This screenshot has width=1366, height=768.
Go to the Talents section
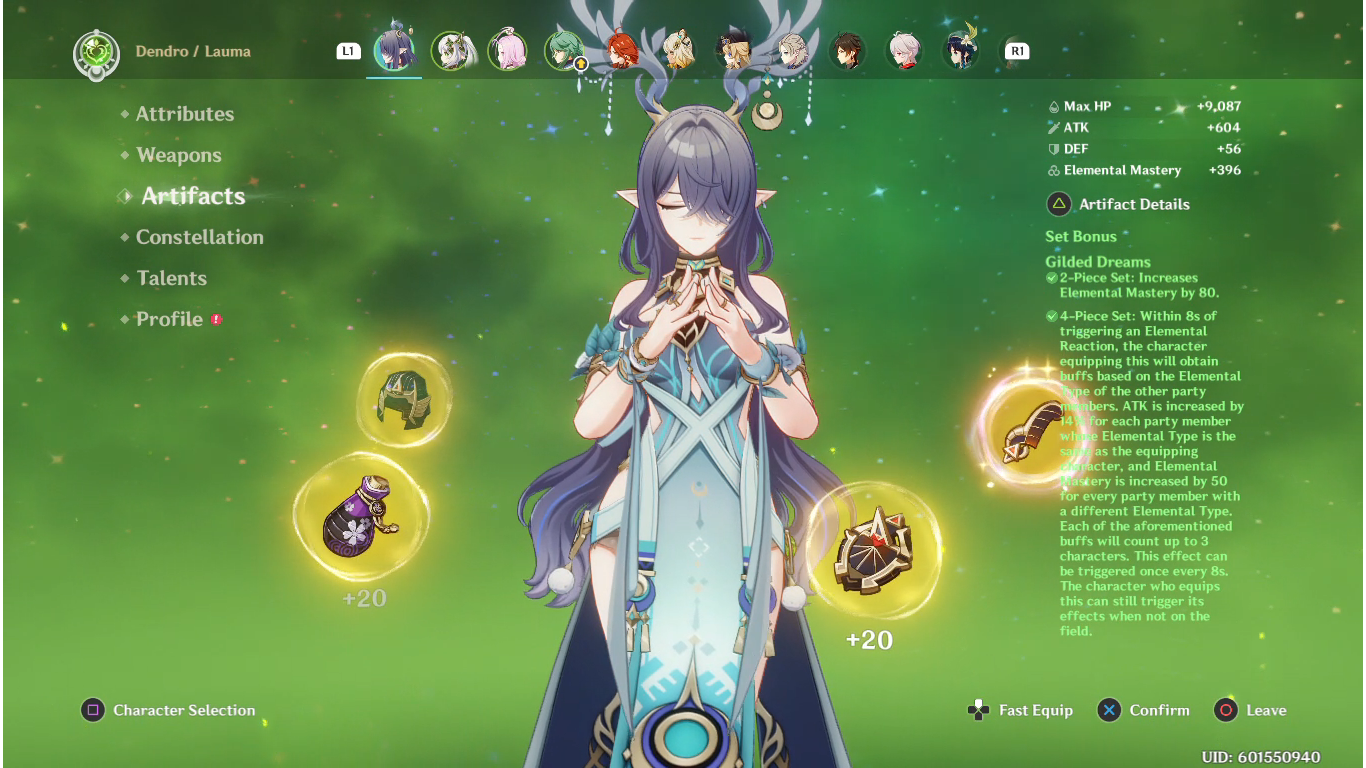click(171, 278)
